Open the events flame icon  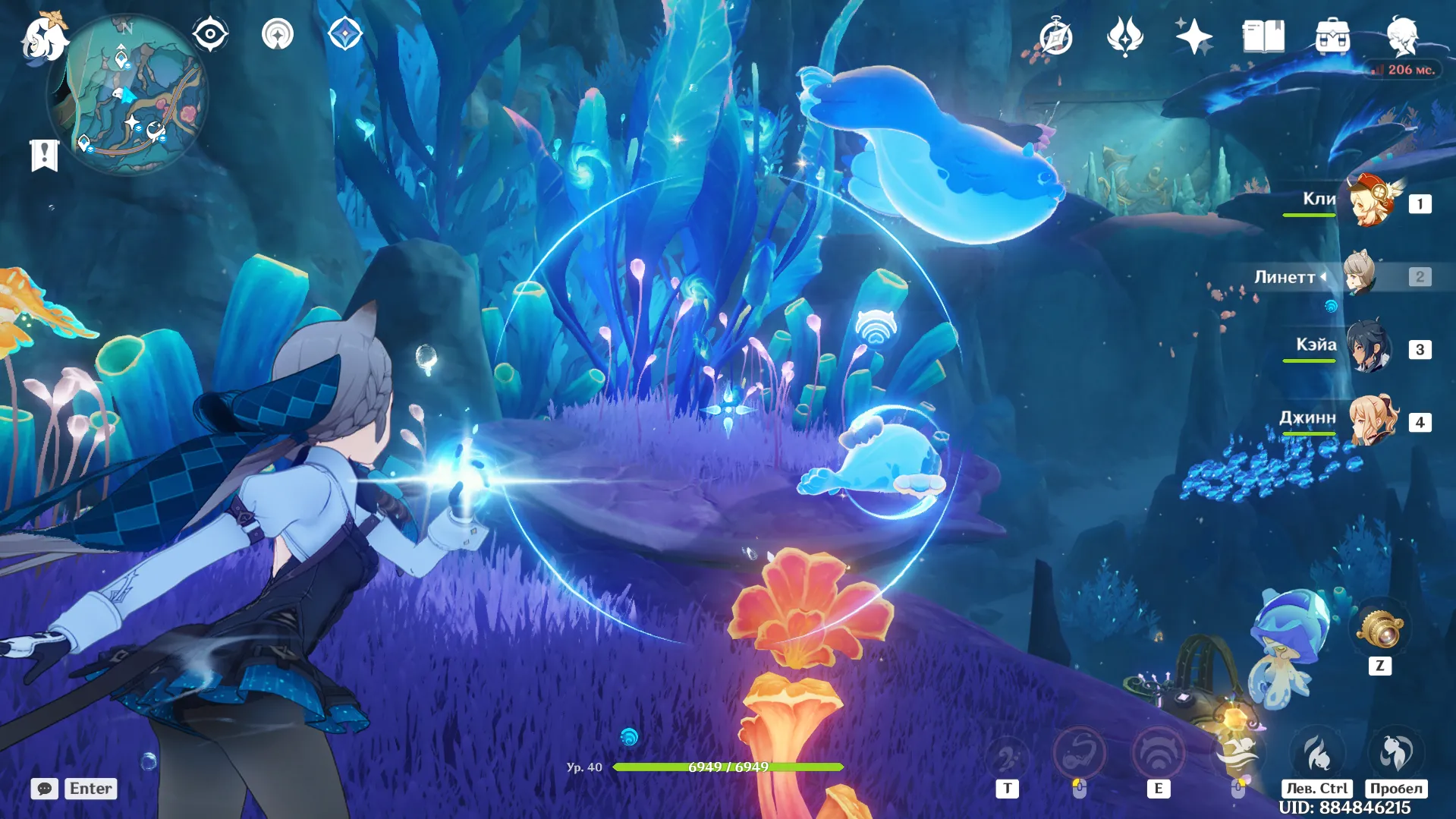coord(1124,36)
